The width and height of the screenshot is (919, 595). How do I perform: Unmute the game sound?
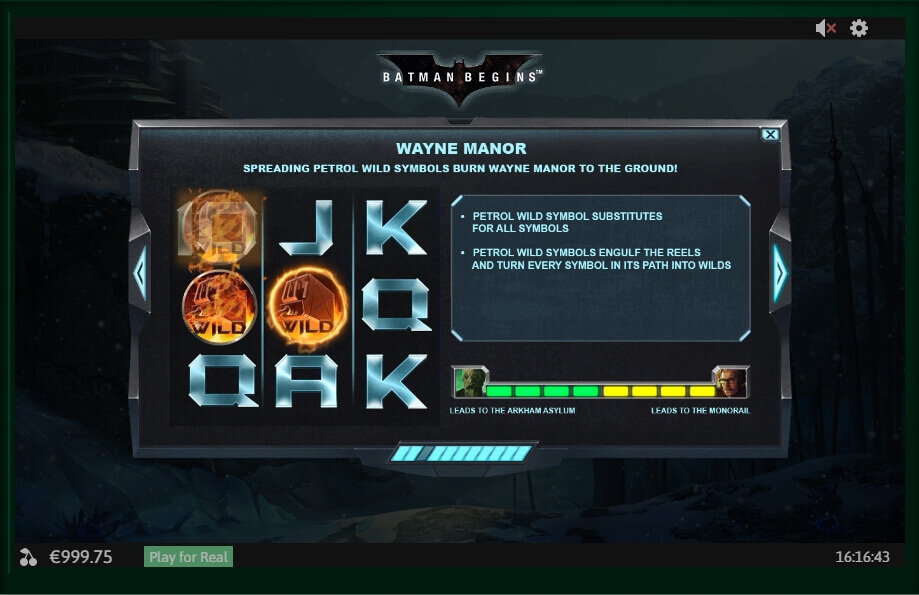[825, 28]
